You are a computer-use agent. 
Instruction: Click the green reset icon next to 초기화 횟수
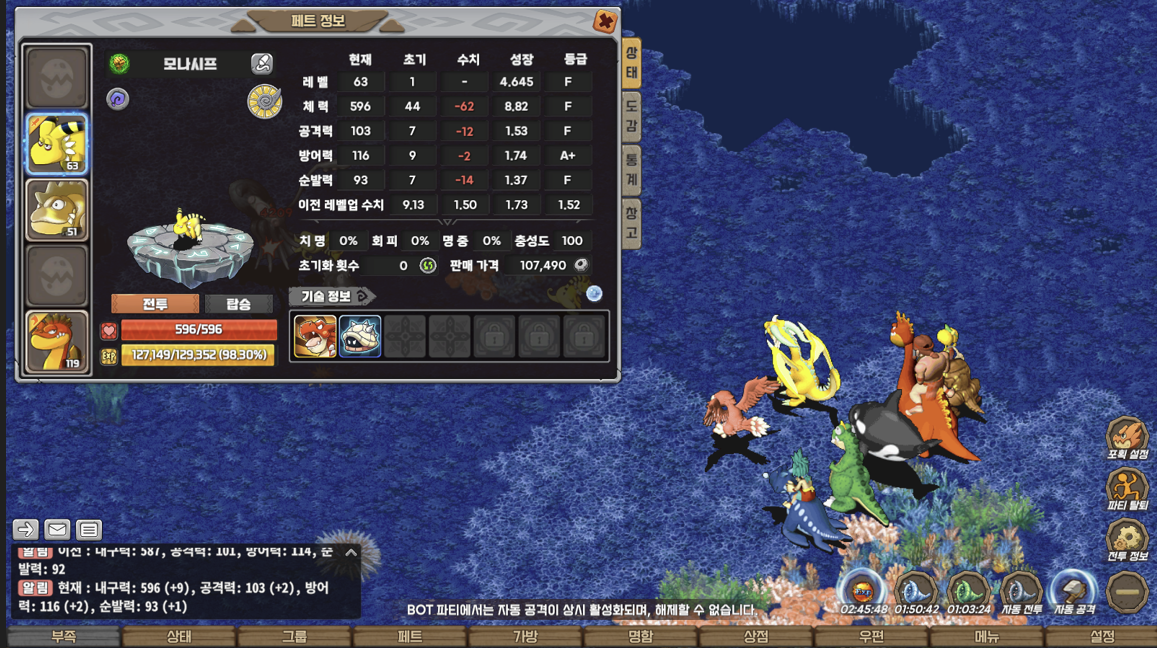tap(428, 266)
